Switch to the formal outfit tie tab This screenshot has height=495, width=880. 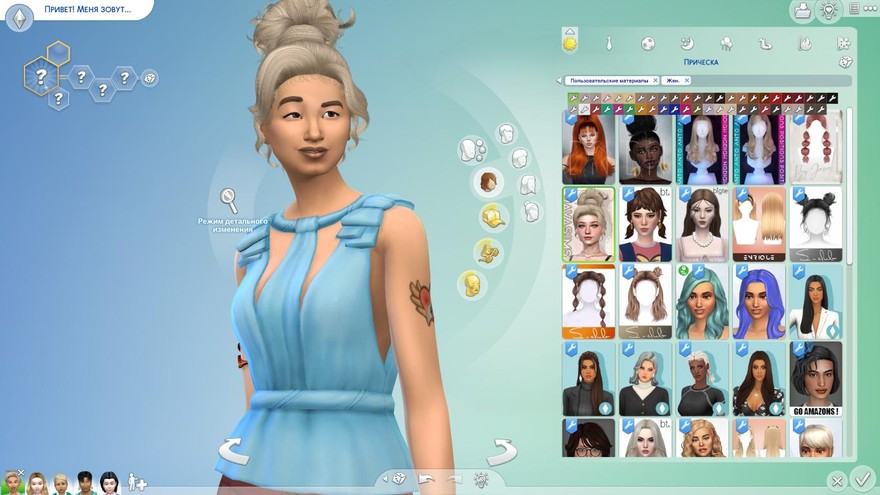pos(608,43)
